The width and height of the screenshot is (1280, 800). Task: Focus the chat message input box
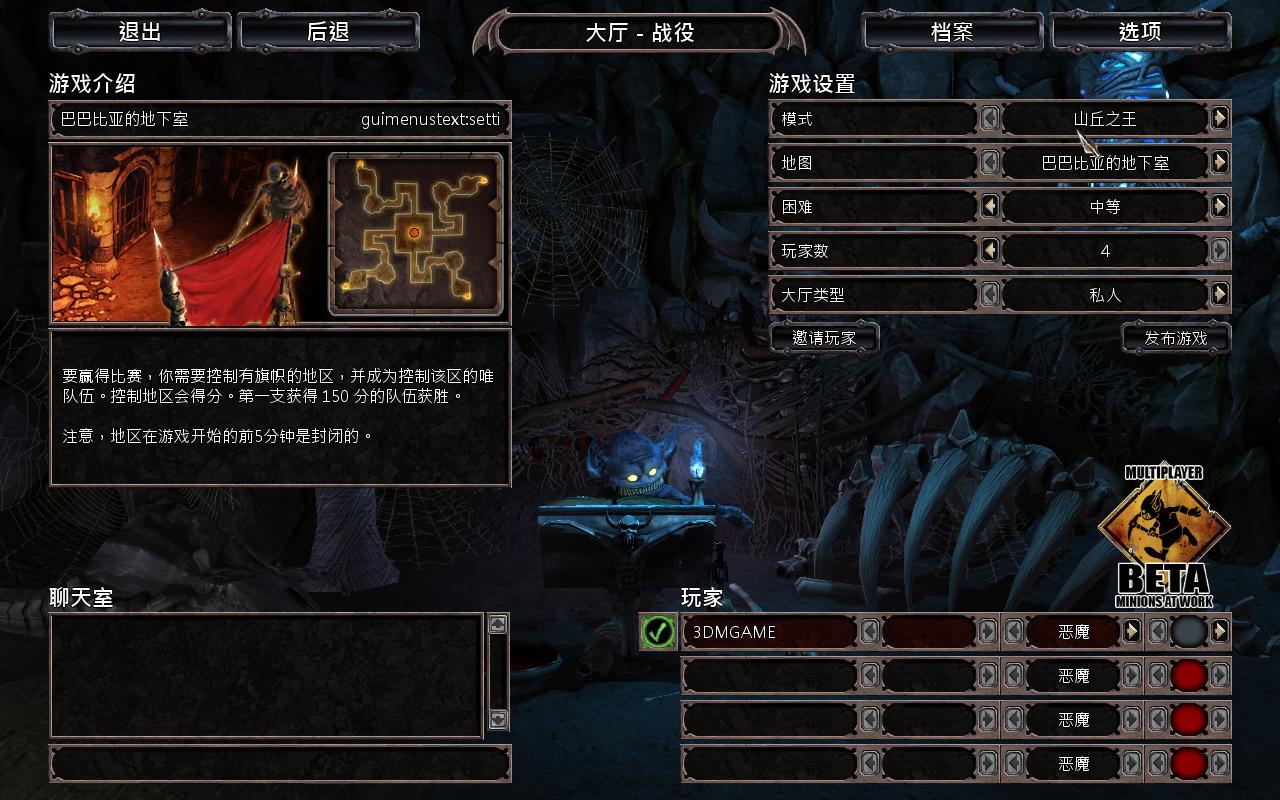click(280, 764)
